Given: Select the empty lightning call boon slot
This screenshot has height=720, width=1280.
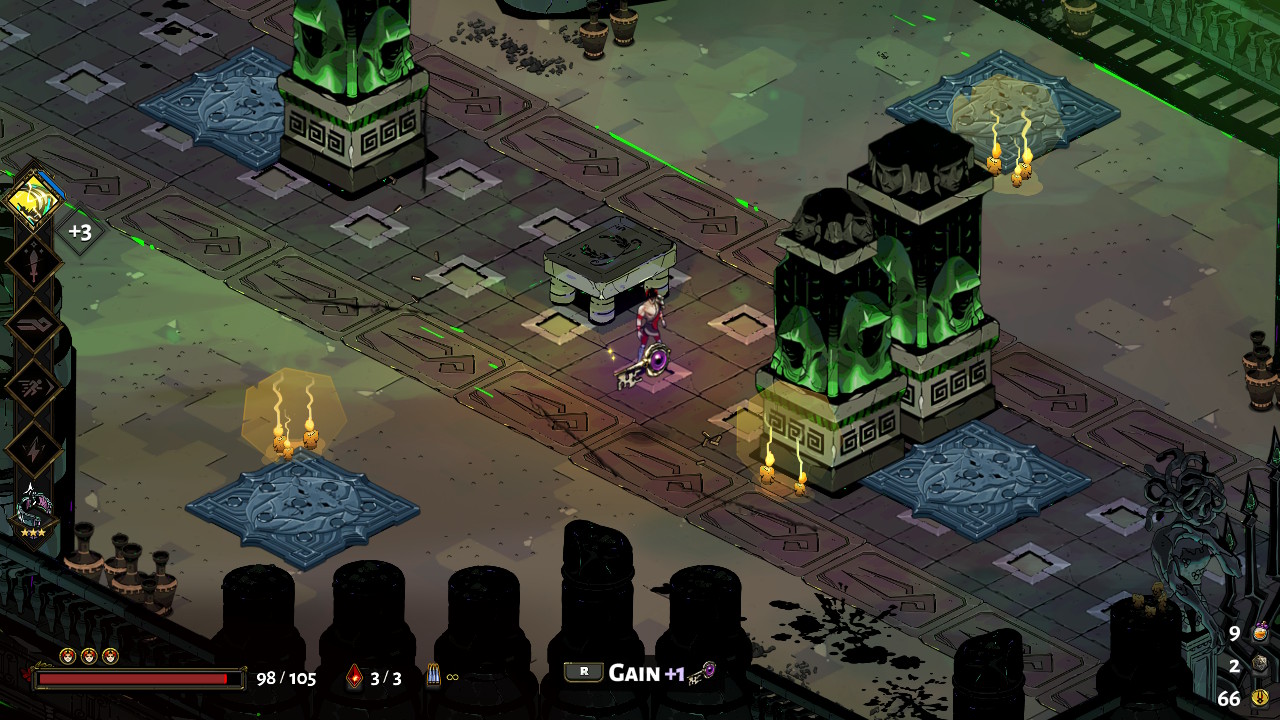Looking at the screenshot, I should (35, 449).
